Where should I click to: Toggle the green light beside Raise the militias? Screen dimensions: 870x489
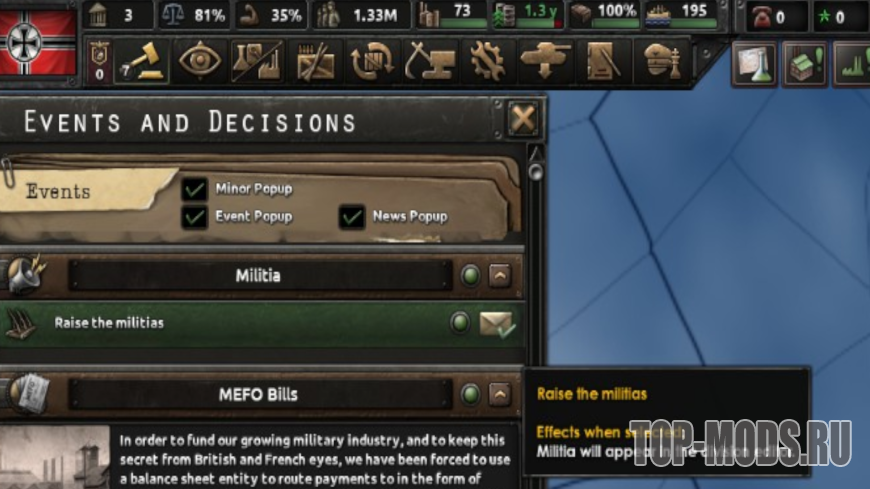(x=460, y=323)
